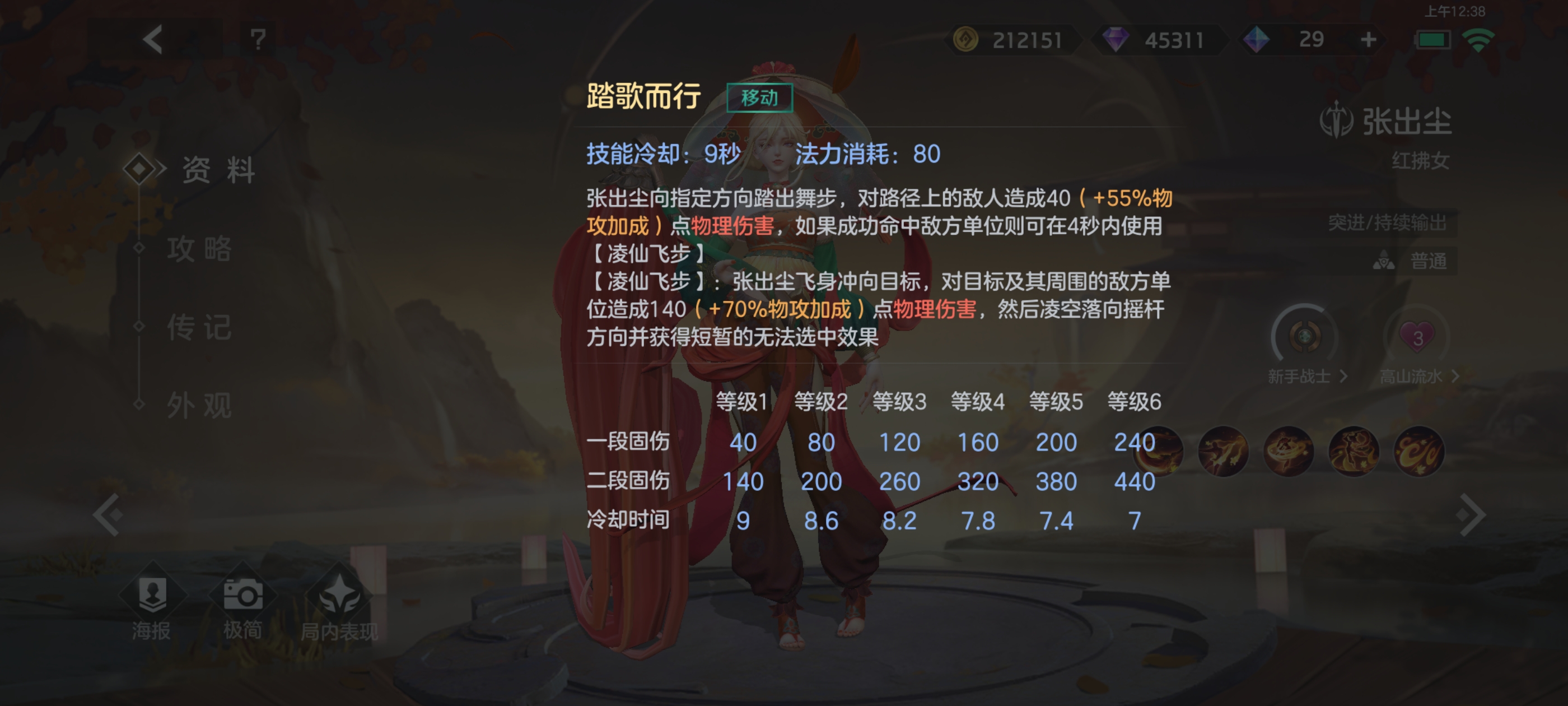
Task: Tap the + button to add currency
Action: [x=1370, y=39]
